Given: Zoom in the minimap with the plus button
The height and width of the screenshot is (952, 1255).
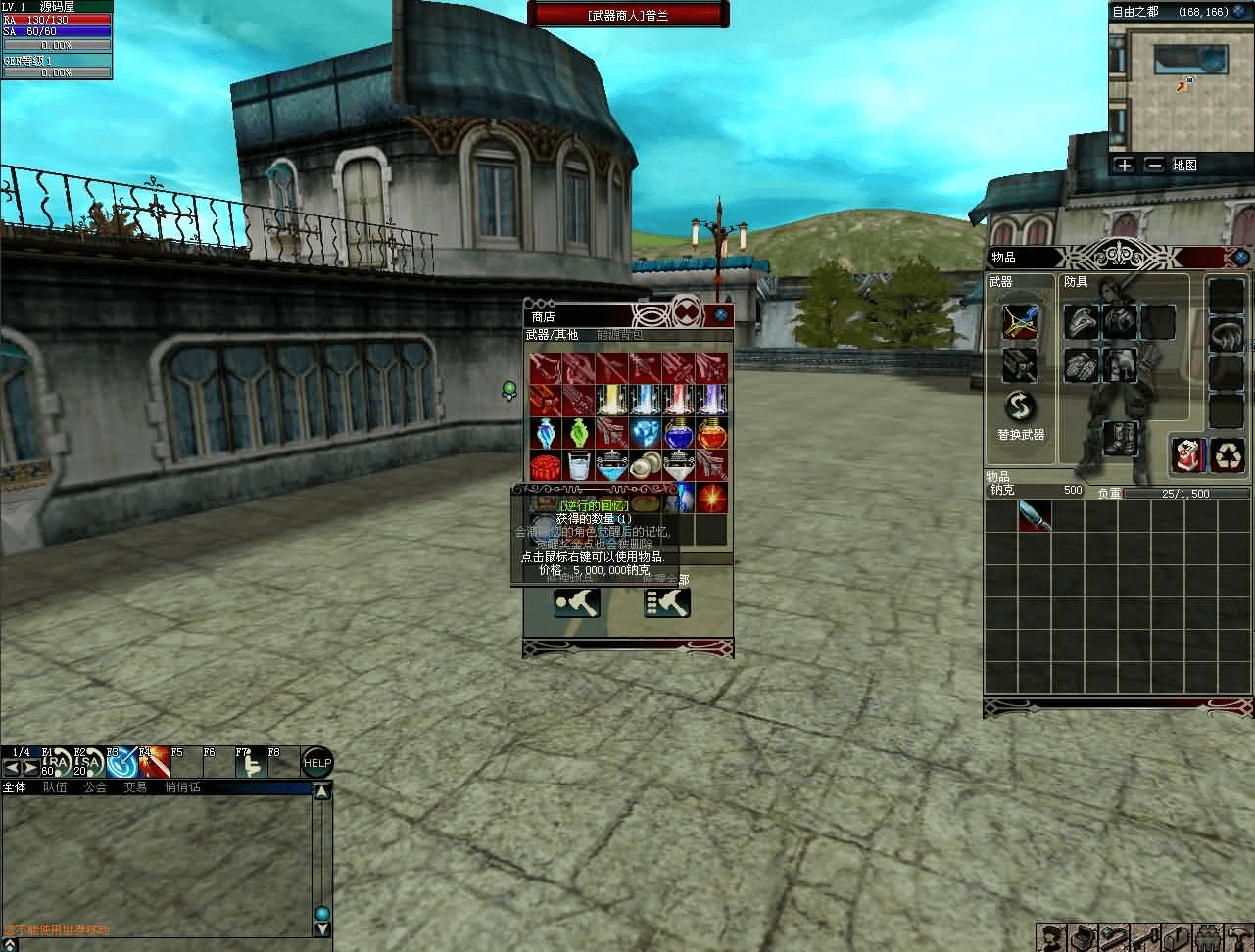Looking at the screenshot, I should [x=1124, y=165].
